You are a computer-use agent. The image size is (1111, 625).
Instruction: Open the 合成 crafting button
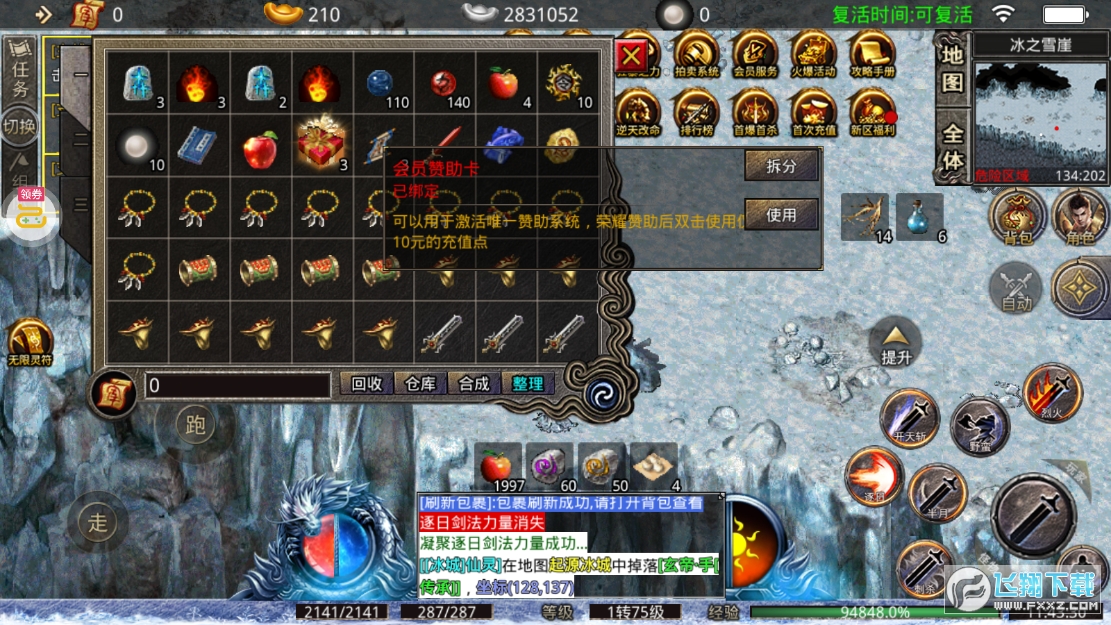[x=474, y=384]
